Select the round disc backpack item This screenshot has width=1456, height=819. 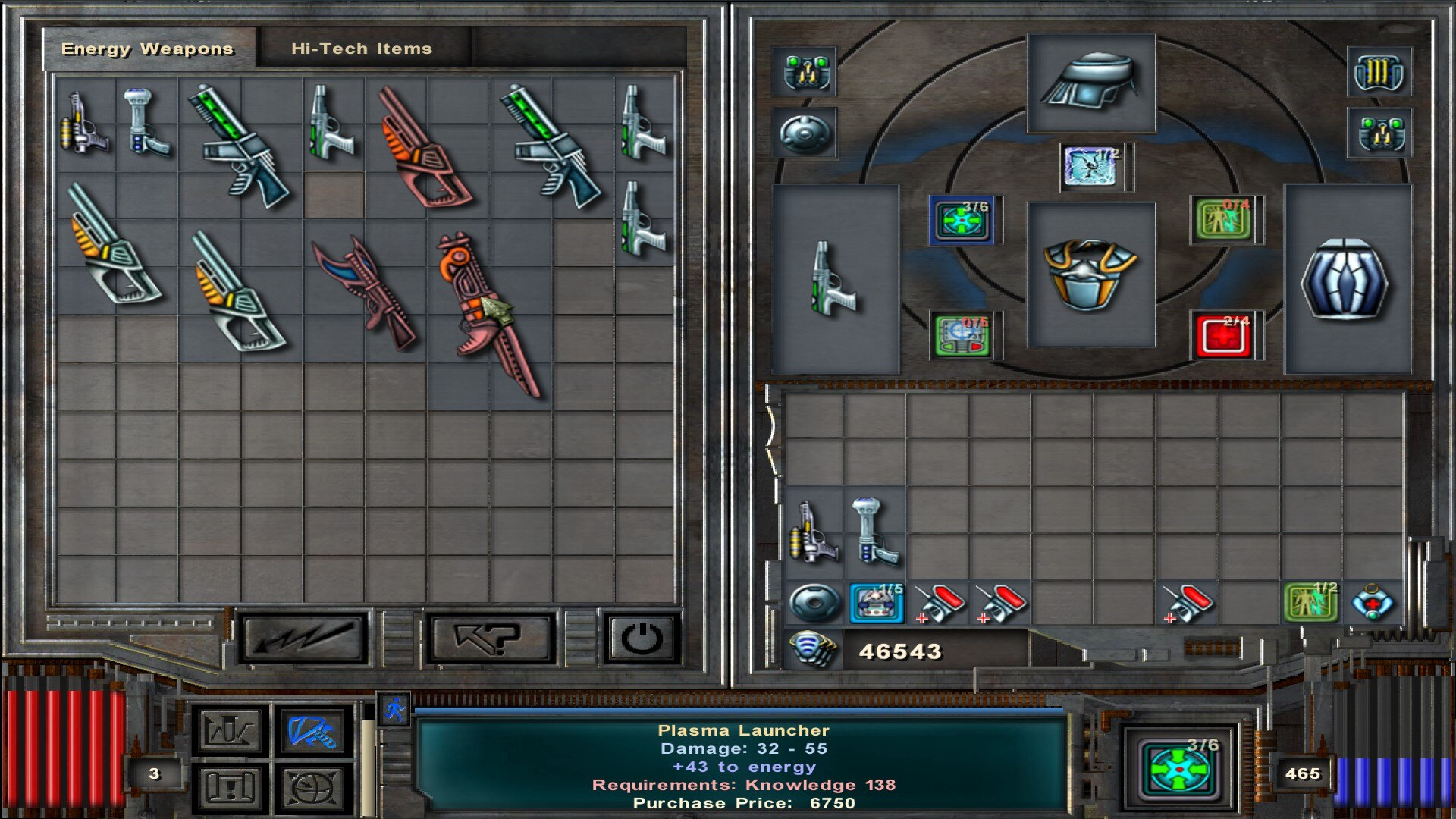coord(814,604)
